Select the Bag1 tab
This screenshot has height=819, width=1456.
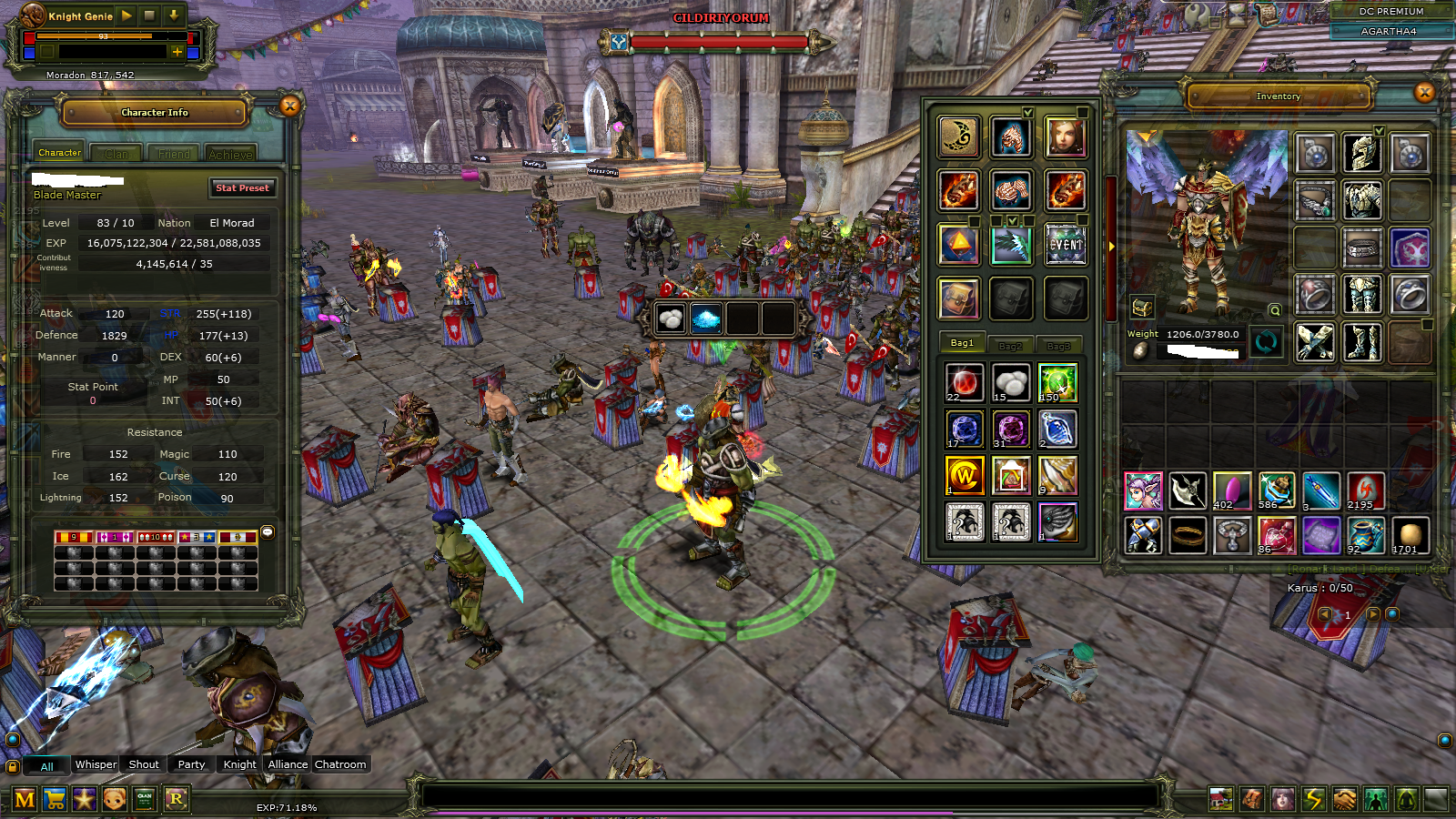[x=962, y=343]
